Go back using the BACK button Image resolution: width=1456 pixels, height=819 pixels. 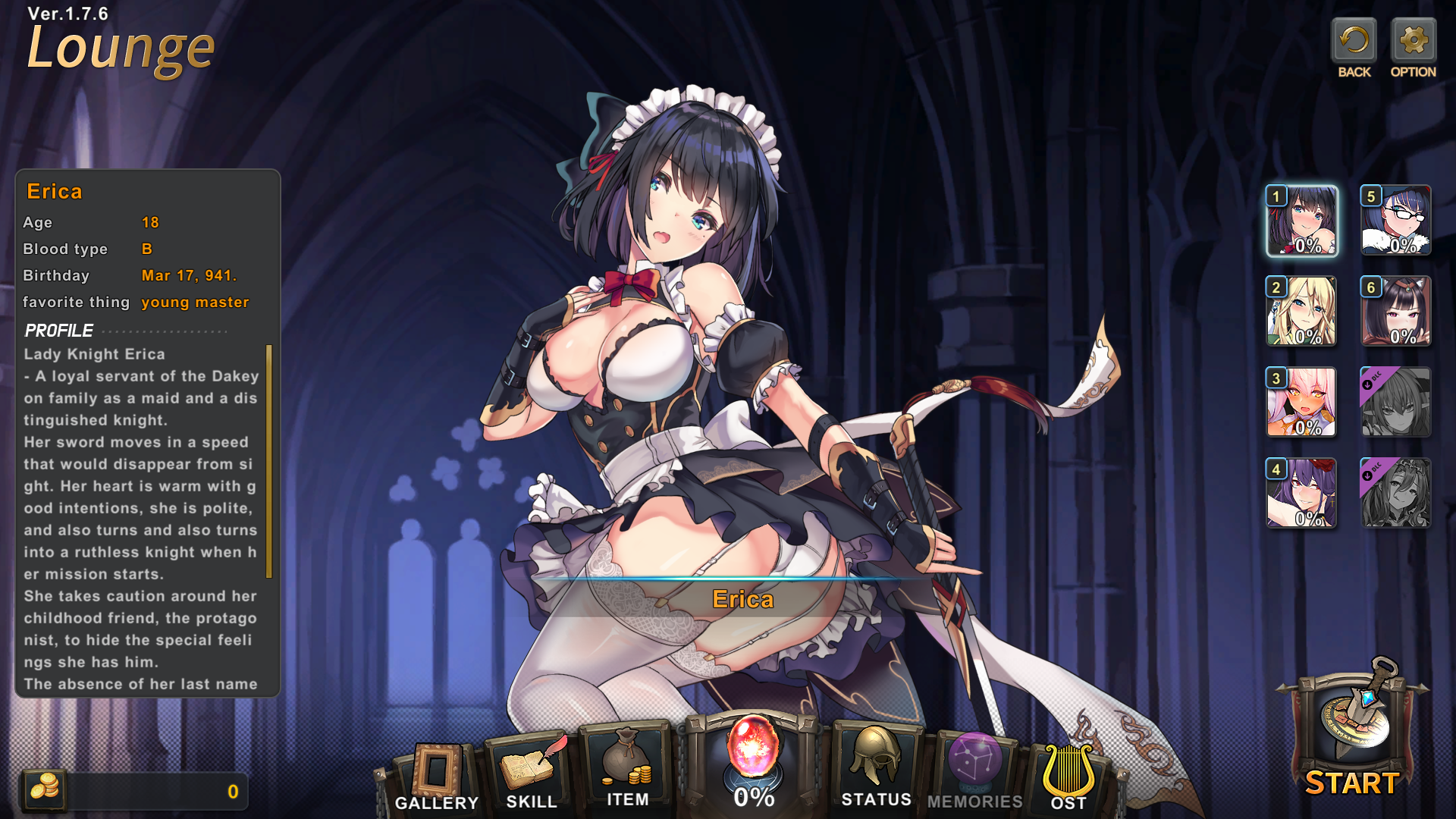(x=1354, y=43)
